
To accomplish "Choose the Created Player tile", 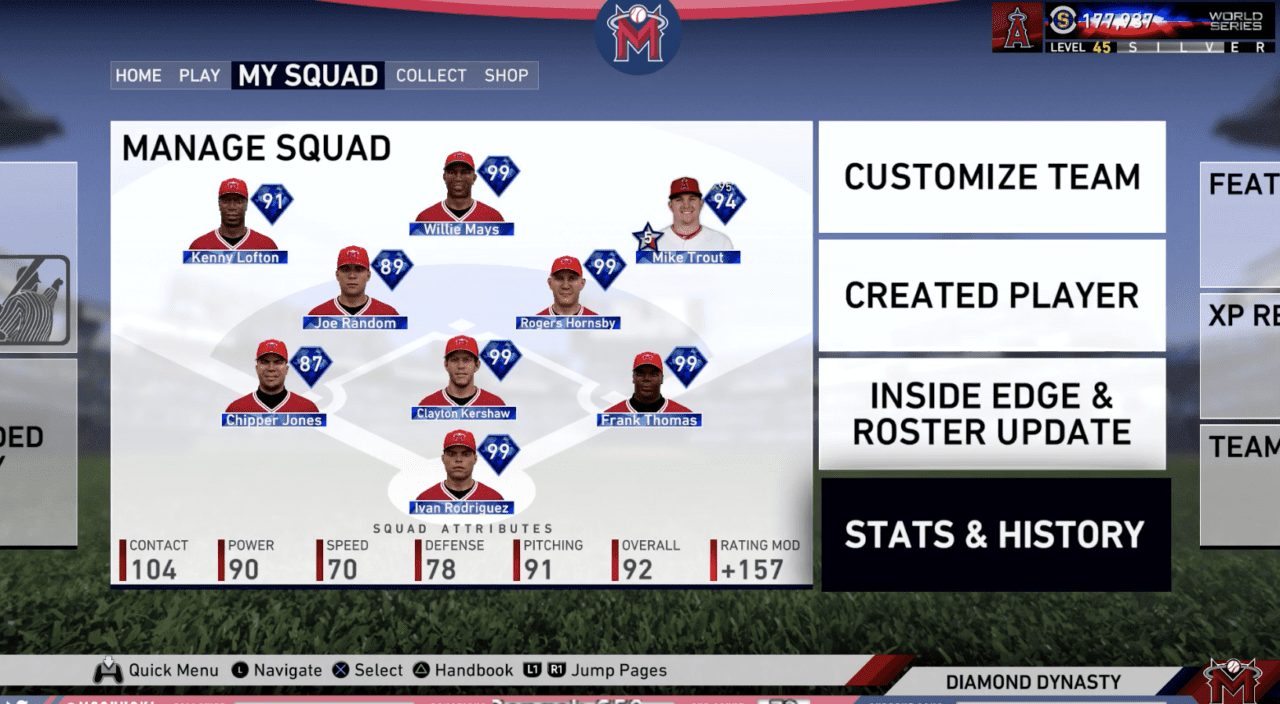I will pyautogui.click(x=992, y=295).
